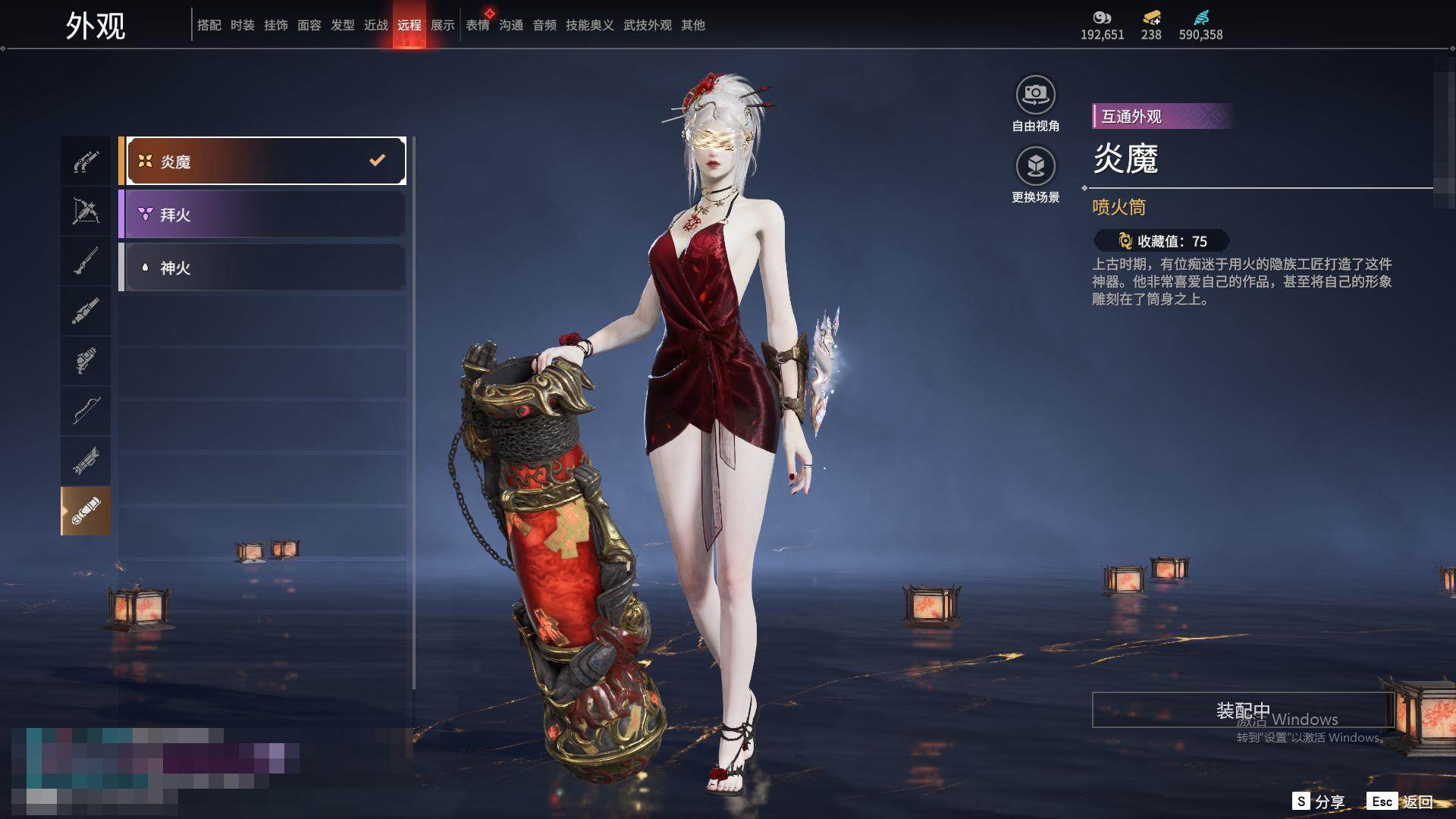Select the 近战 melee weapons tab
The height and width of the screenshot is (819, 1456).
[x=376, y=25]
